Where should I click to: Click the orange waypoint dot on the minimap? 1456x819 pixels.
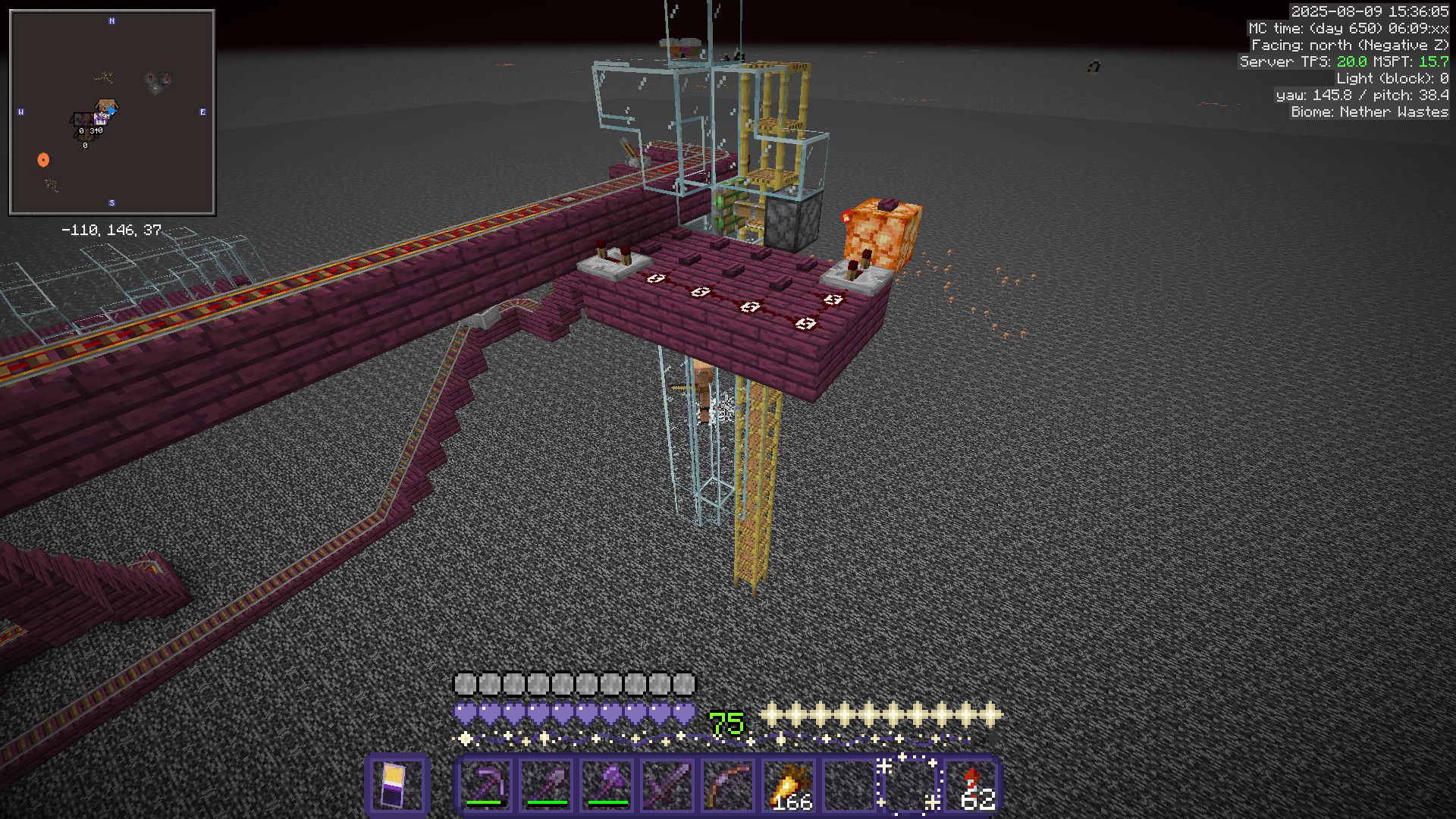[42, 159]
